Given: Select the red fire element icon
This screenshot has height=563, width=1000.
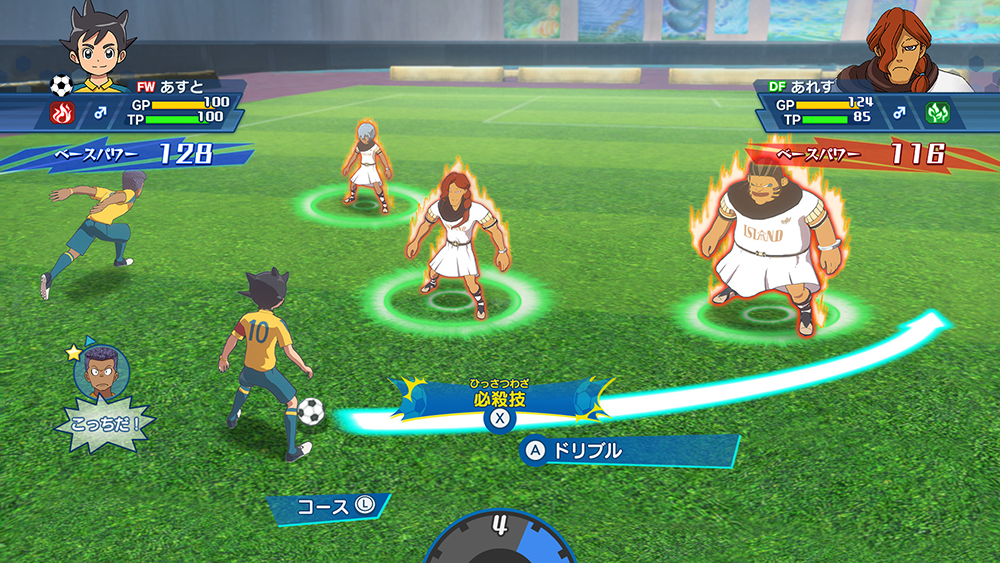Looking at the screenshot, I should point(61,114).
